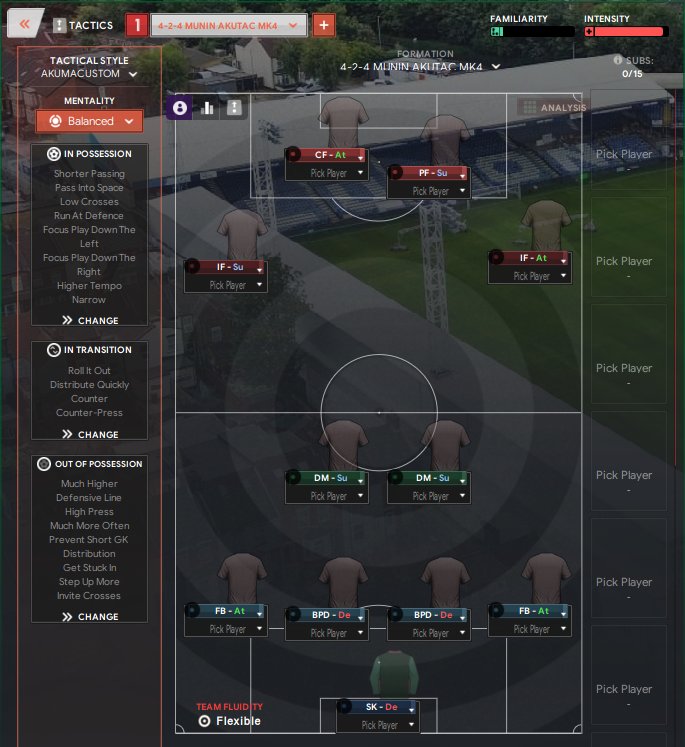This screenshot has width=685, height=747.
Task: Change the Balanced mentality dropdown
Action: [x=89, y=121]
